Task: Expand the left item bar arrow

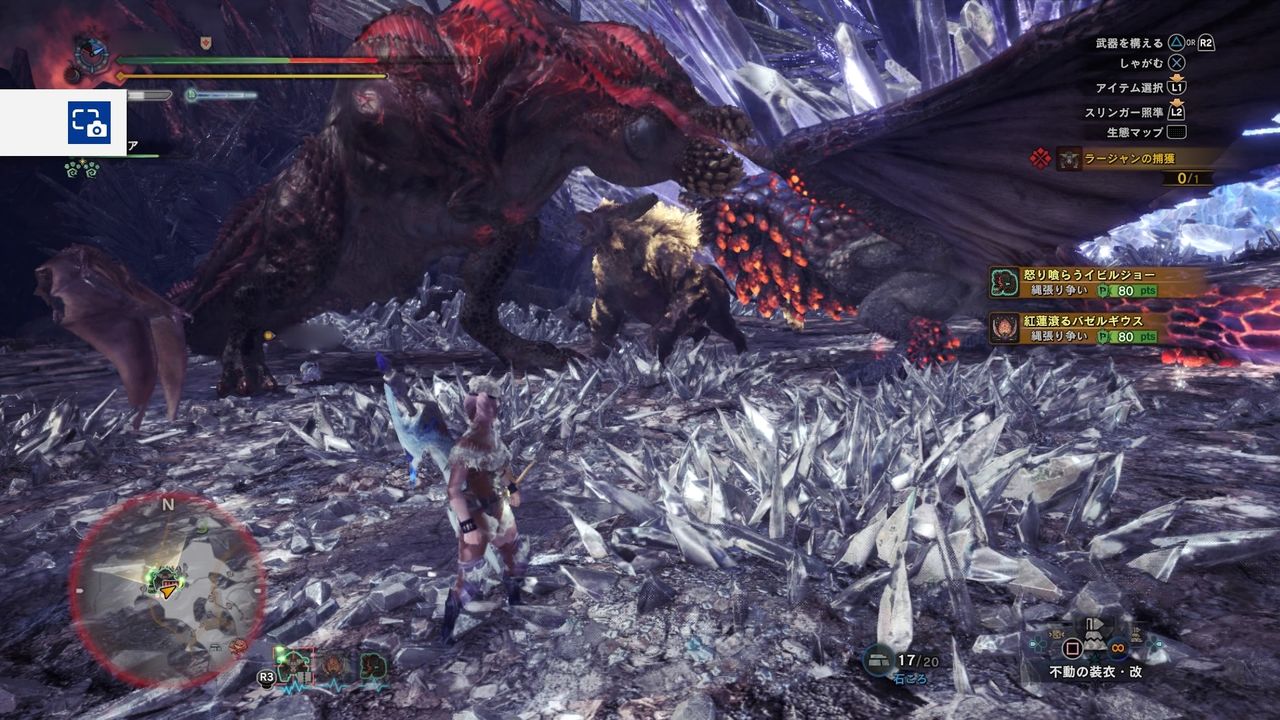Action: 1032,643
